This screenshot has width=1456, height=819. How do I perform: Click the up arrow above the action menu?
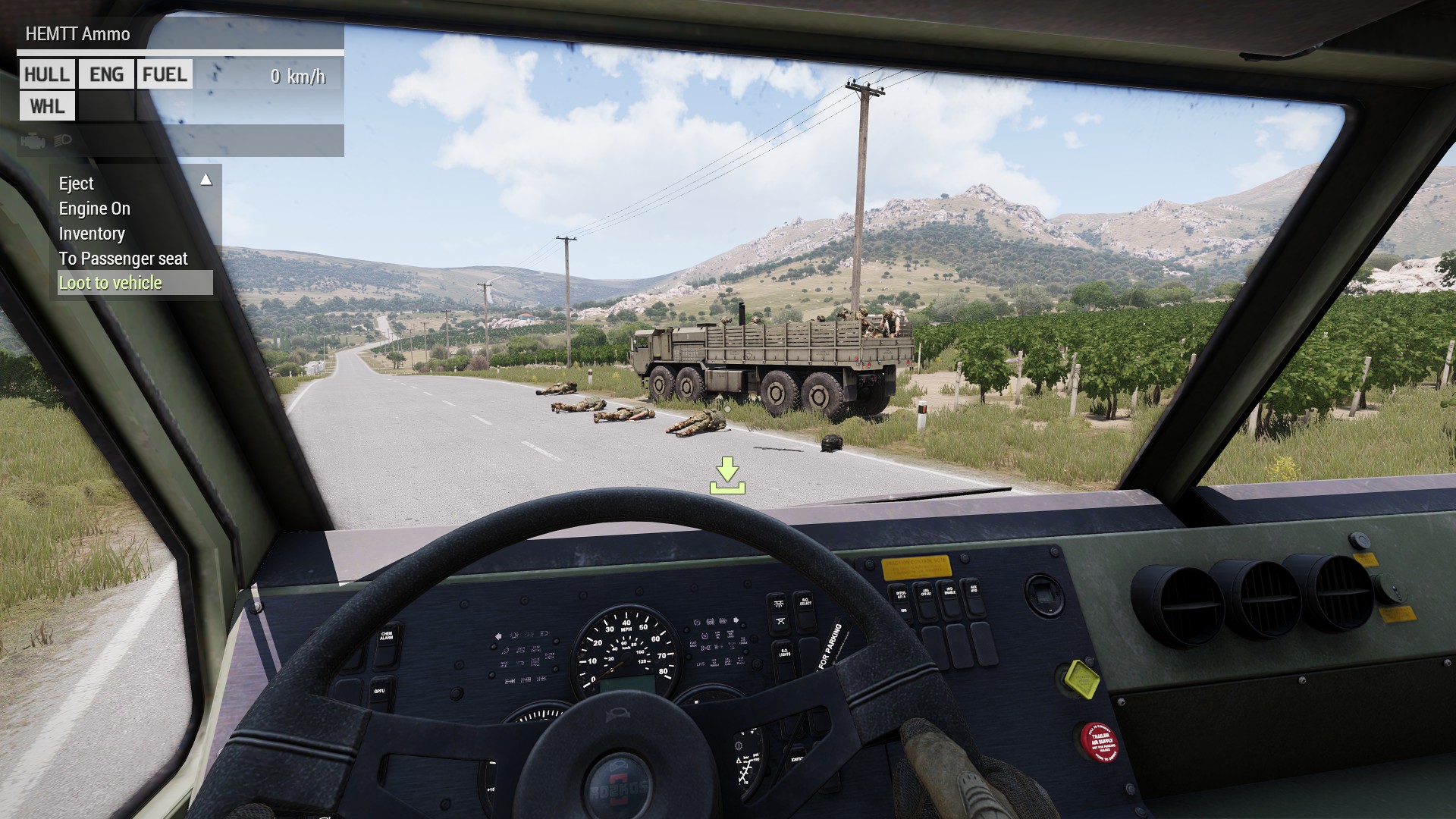coord(206,179)
